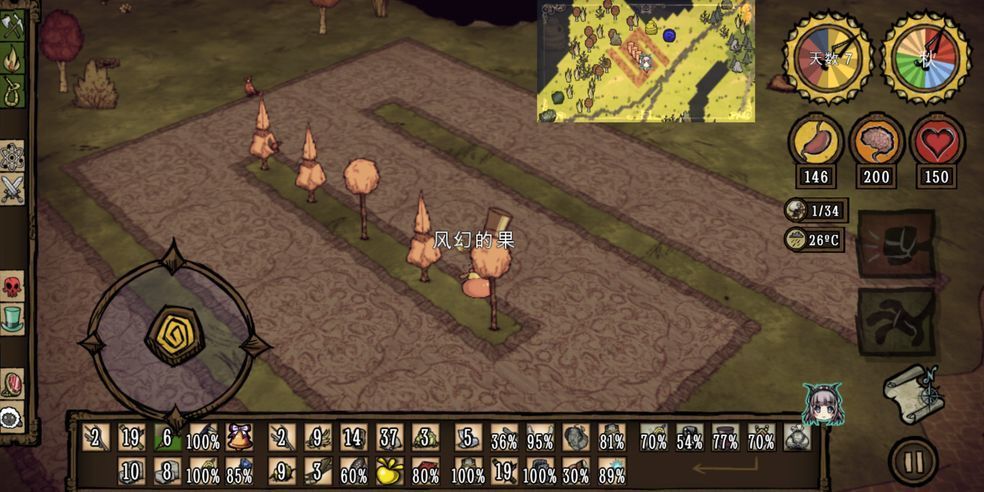Pause the game with the pause button
Image resolution: width=984 pixels, height=492 pixels.
pyautogui.click(x=912, y=461)
